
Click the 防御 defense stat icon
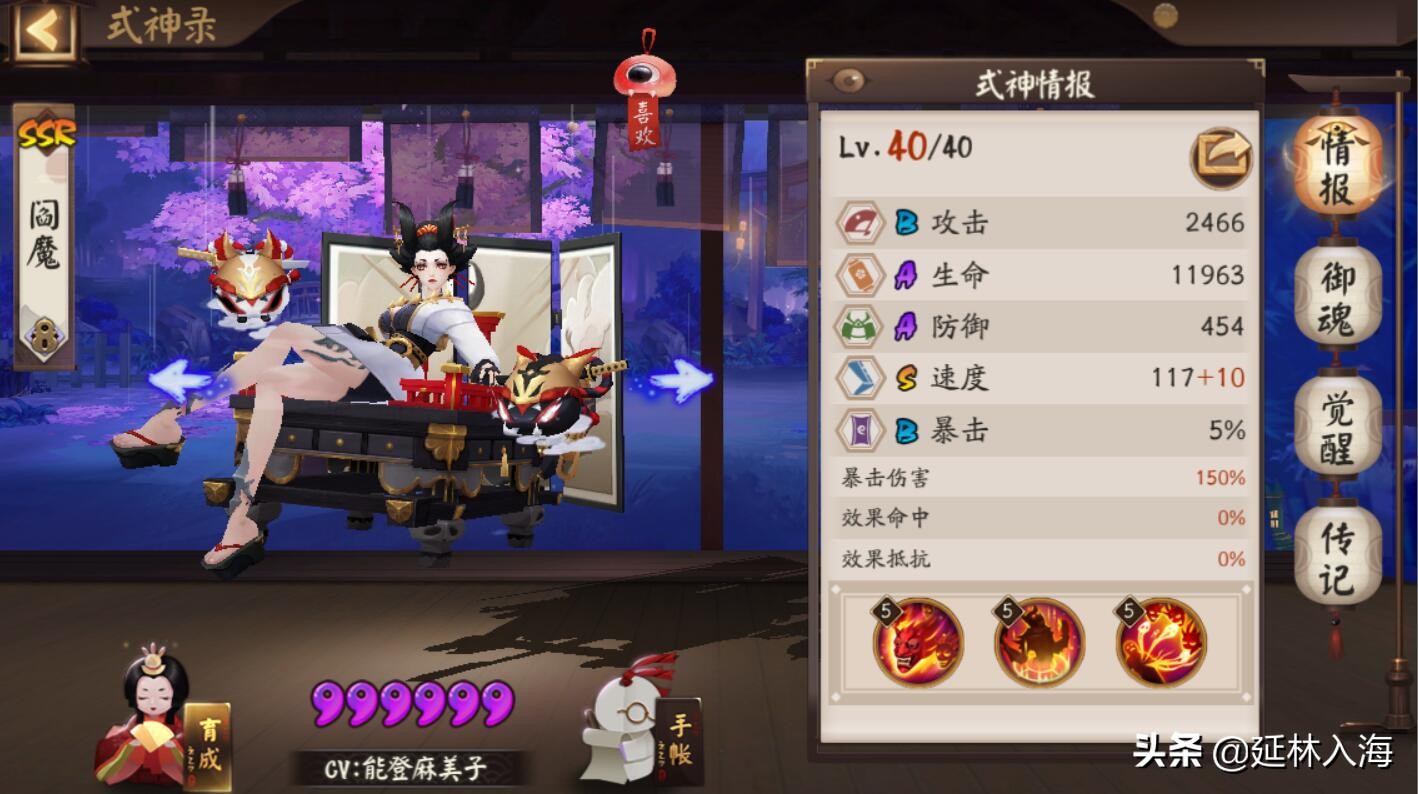861,328
